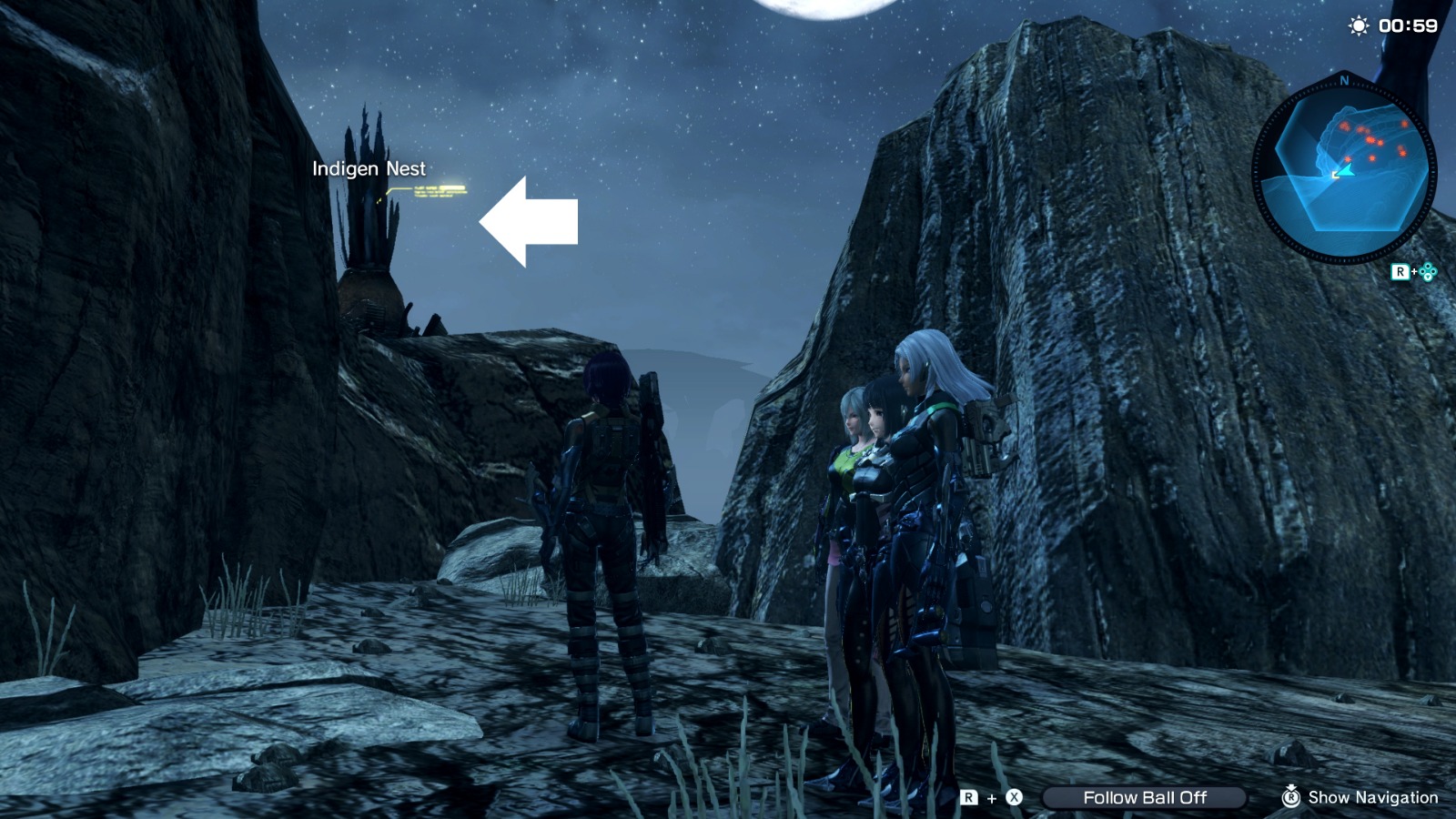Toggle Follow Ball from Off to On
This screenshot has width=1456, height=819.
[1146, 797]
